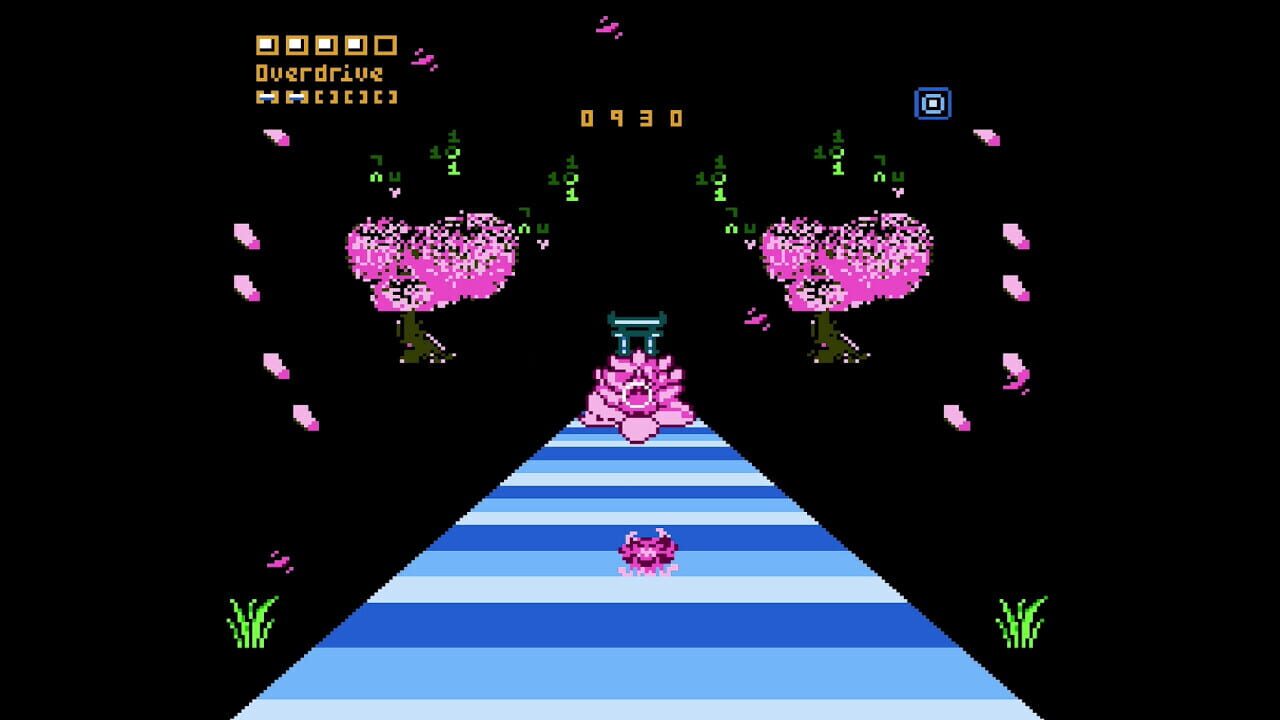This screenshot has height=720, width=1280.
Task: Click the Overdrive label
Action: [x=320, y=73]
